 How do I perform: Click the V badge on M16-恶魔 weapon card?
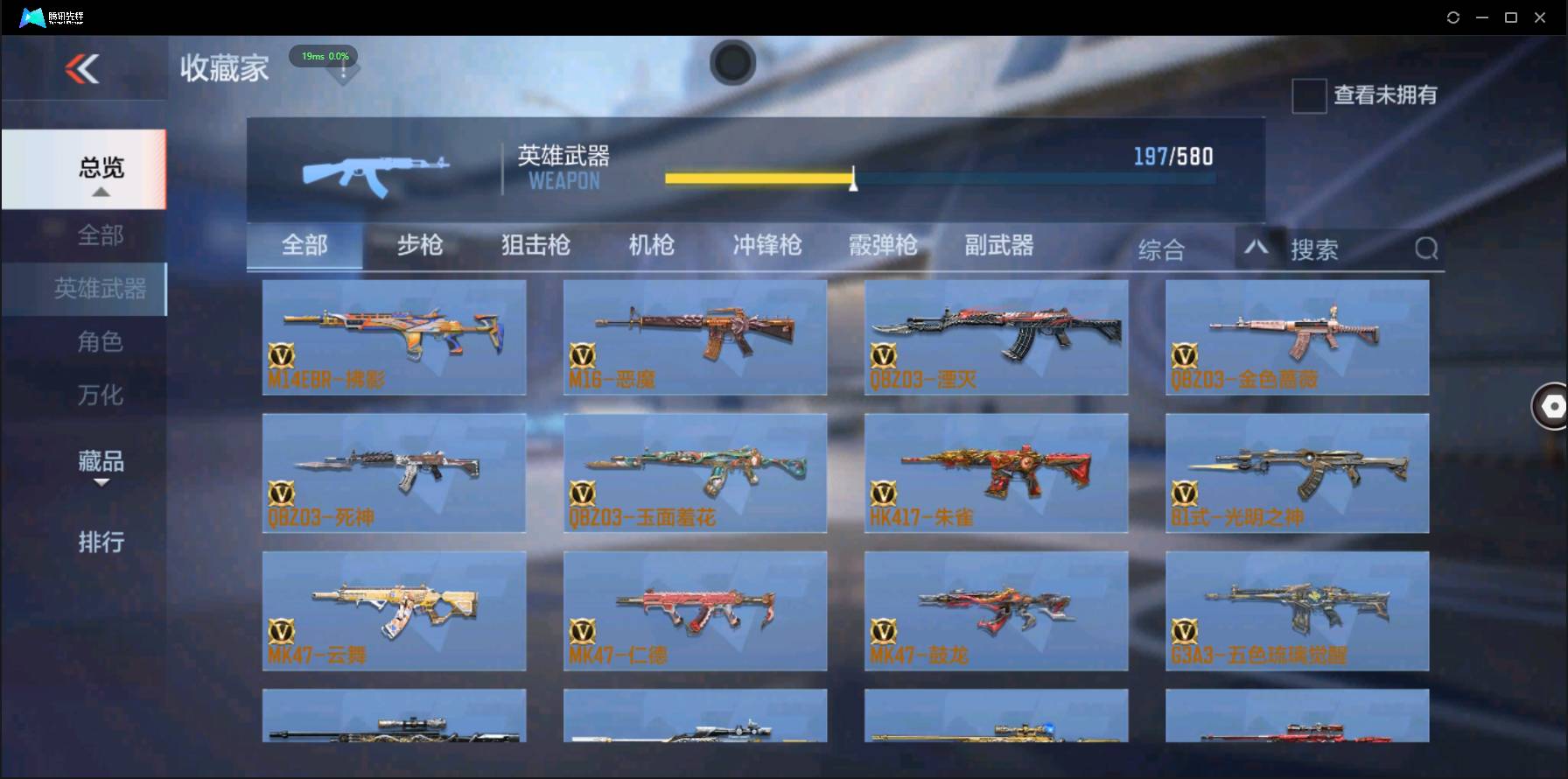click(x=584, y=357)
